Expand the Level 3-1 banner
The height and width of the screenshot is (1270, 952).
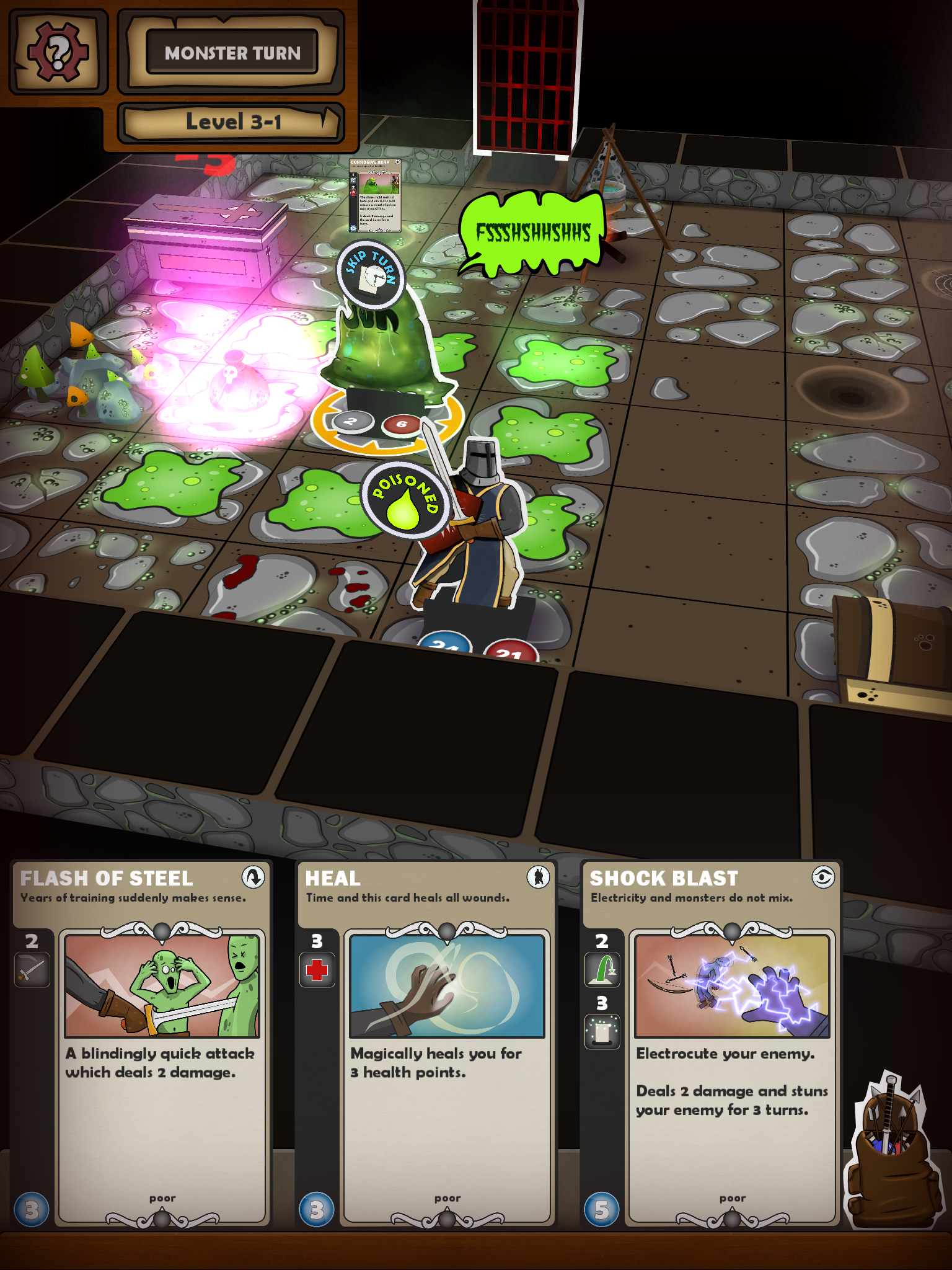pyautogui.click(x=232, y=122)
